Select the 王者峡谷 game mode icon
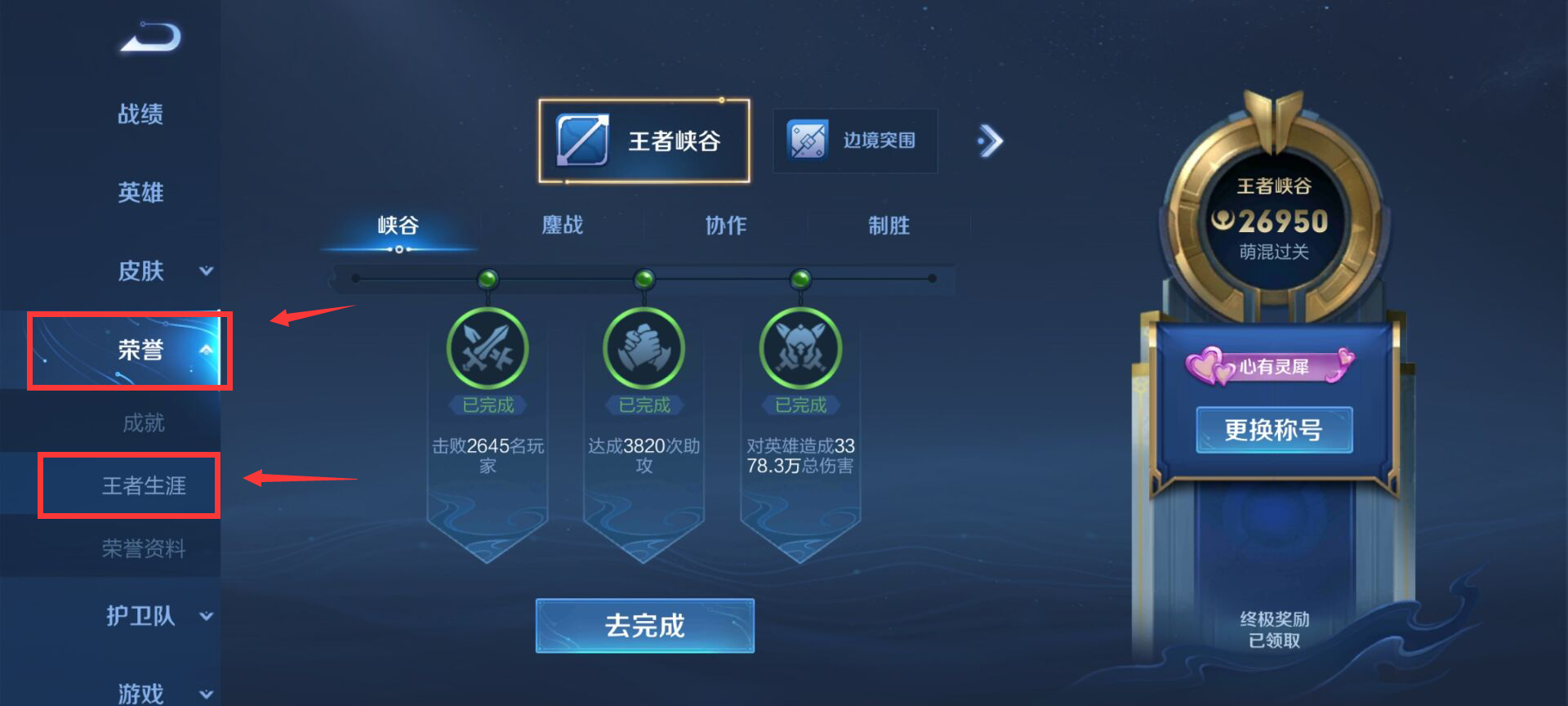This screenshot has width=1568, height=706. pyautogui.click(x=644, y=140)
